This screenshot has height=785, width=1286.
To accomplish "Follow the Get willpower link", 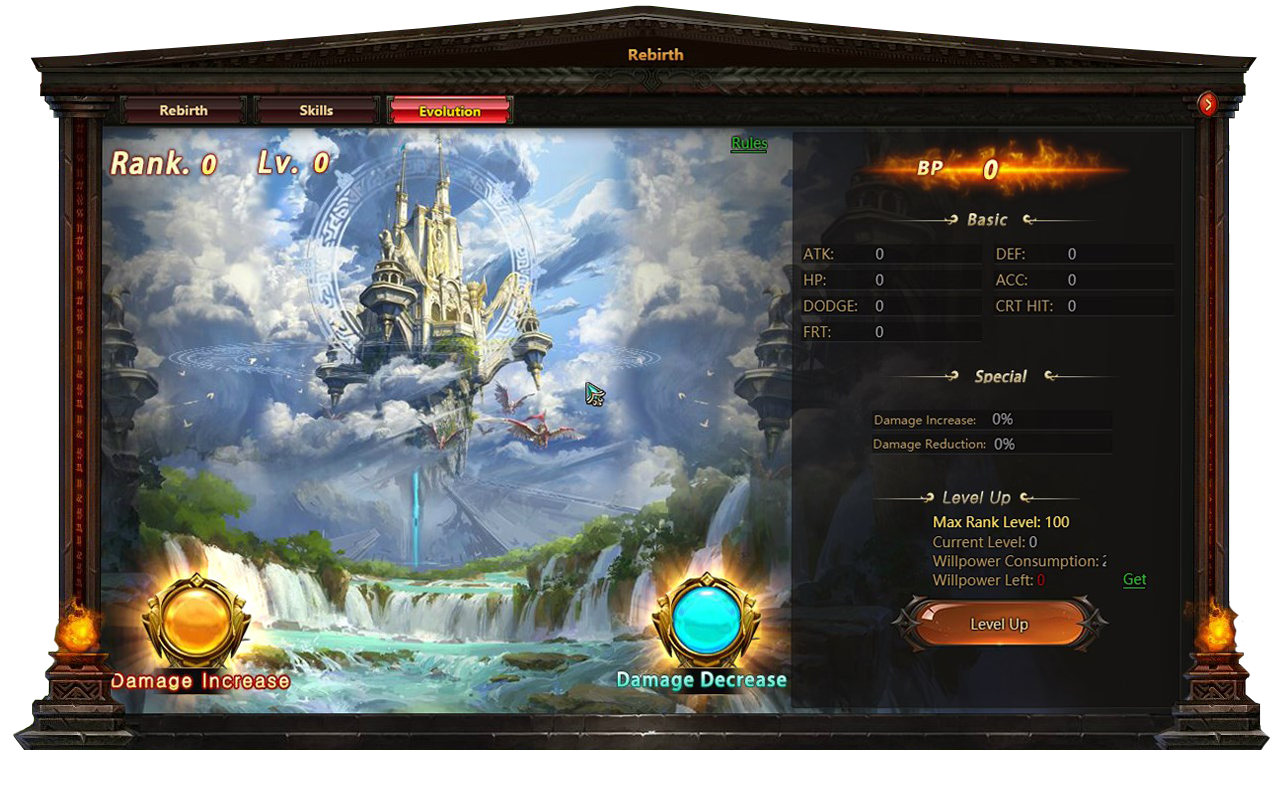I will 1134,580.
